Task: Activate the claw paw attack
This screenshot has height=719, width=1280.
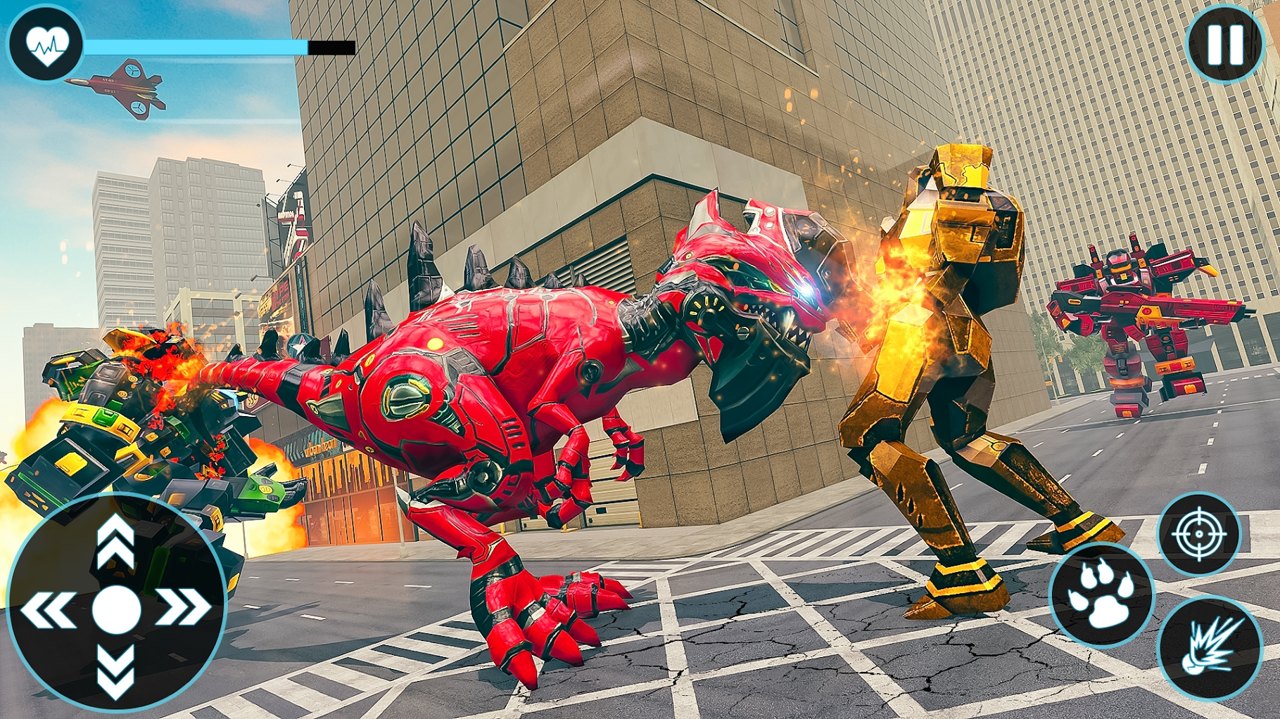Action: (x=1100, y=596)
